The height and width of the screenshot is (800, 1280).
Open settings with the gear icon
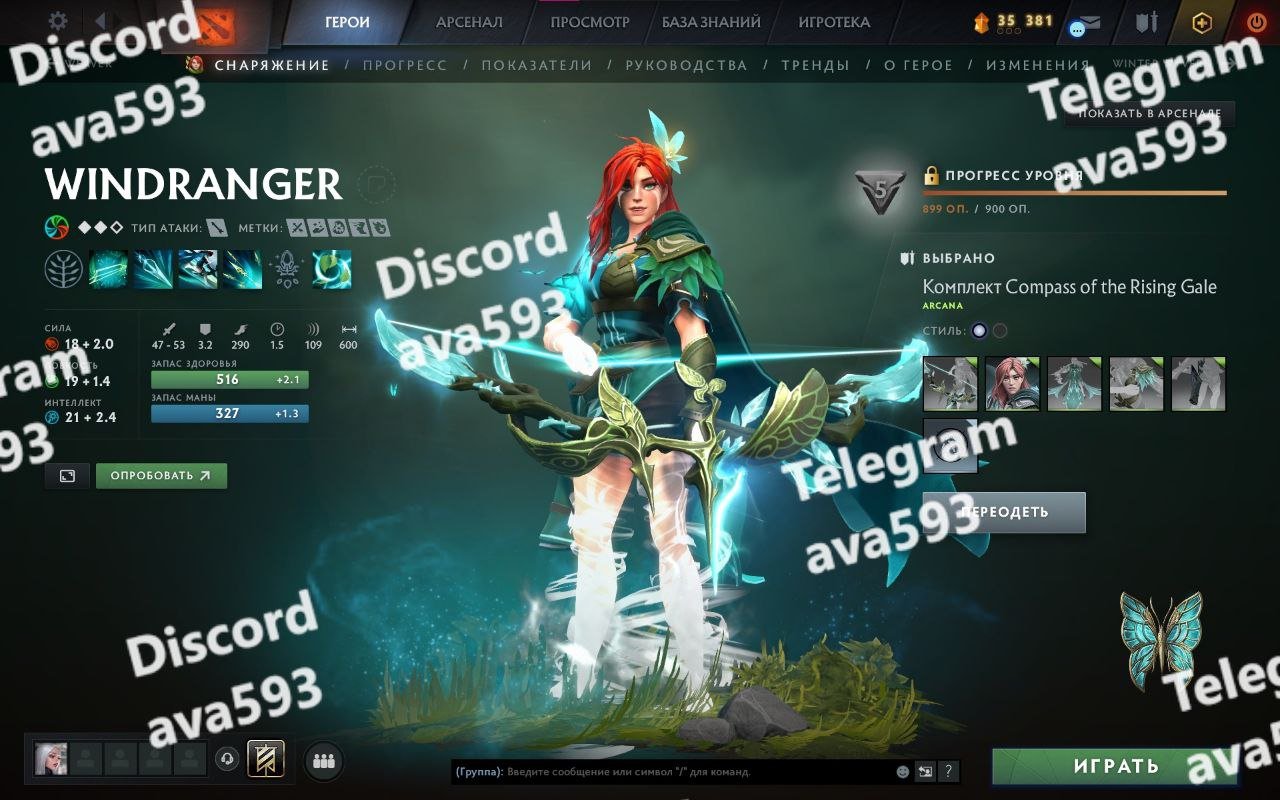coord(58,21)
